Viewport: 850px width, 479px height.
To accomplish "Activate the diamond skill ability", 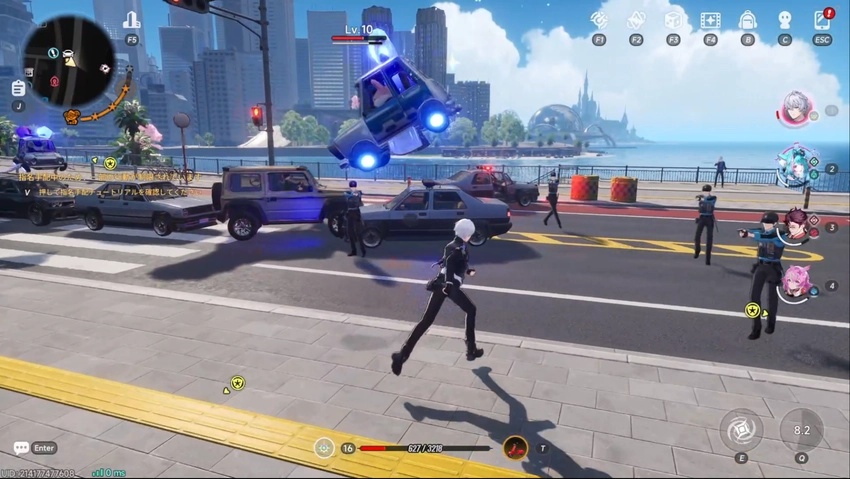I will [x=741, y=430].
